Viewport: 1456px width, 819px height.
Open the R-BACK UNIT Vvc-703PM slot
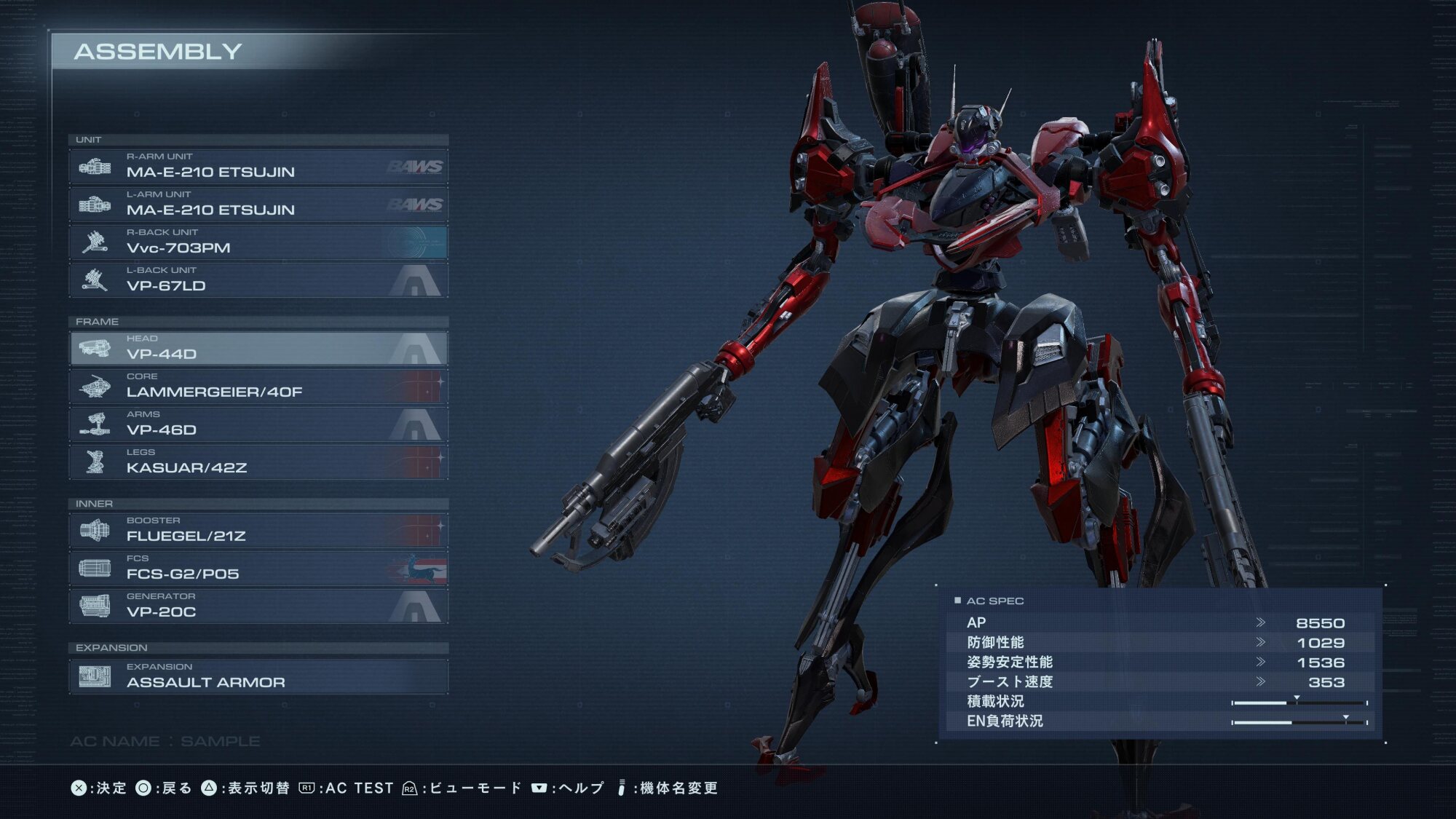pyautogui.click(x=258, y=242)
